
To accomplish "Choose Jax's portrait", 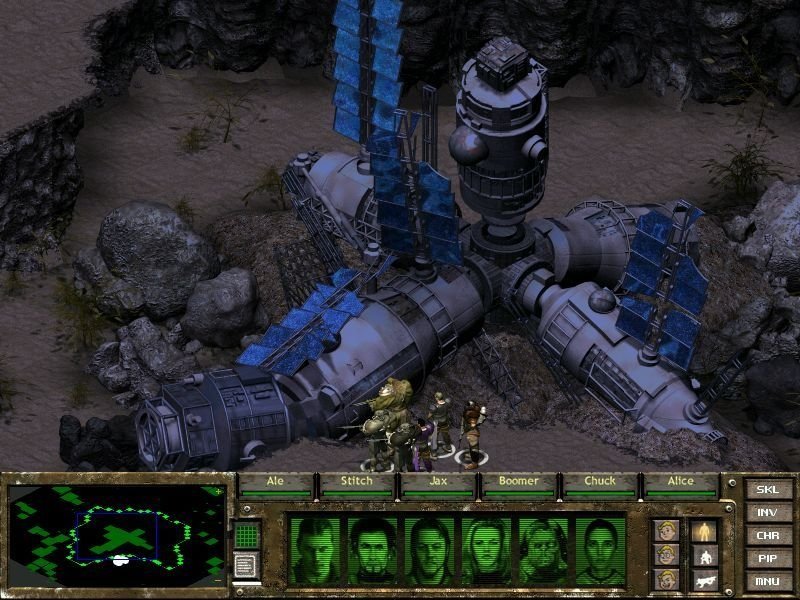I will [x=429, y=551].
